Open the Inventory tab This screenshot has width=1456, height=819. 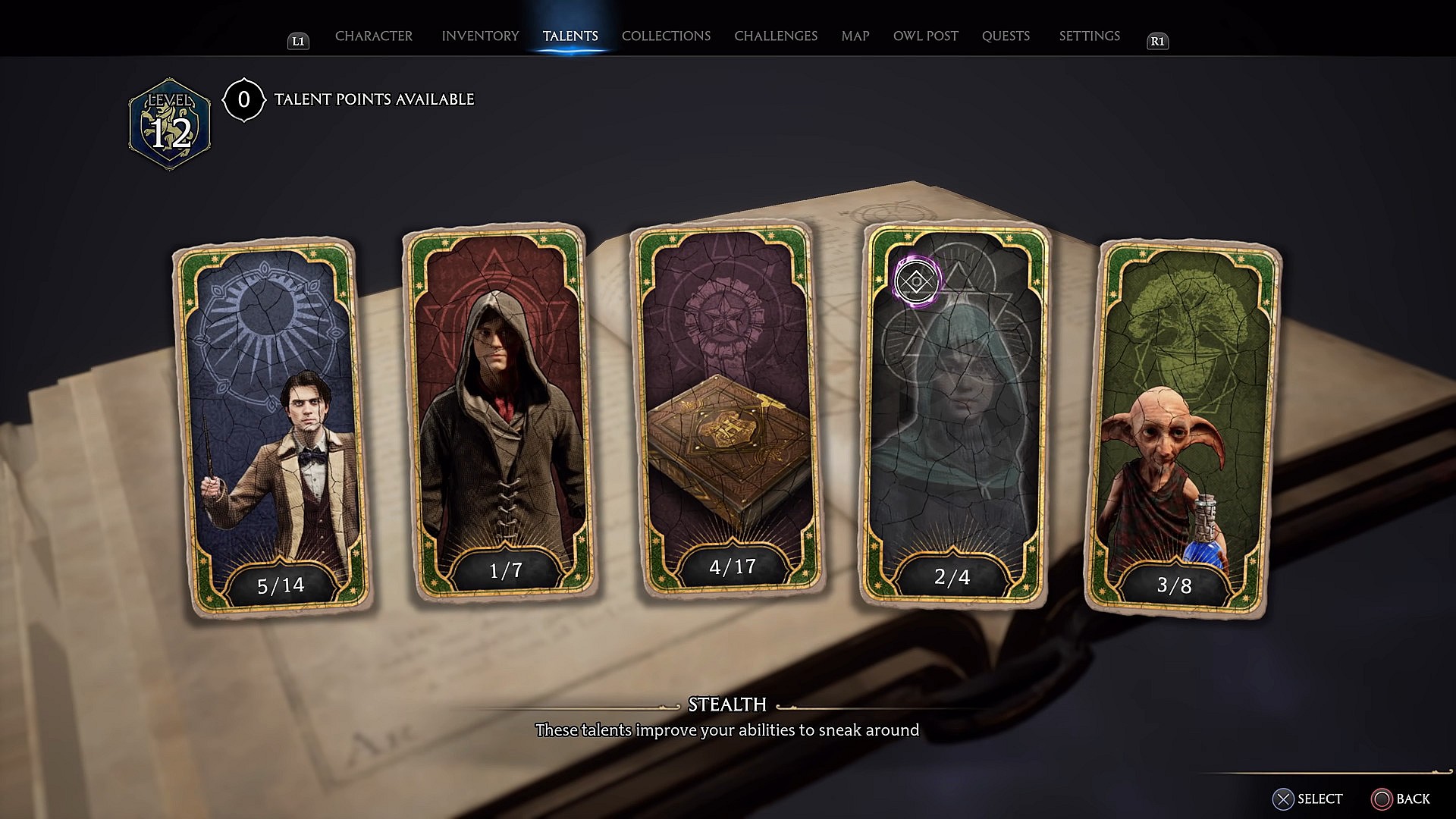(480, 36)
